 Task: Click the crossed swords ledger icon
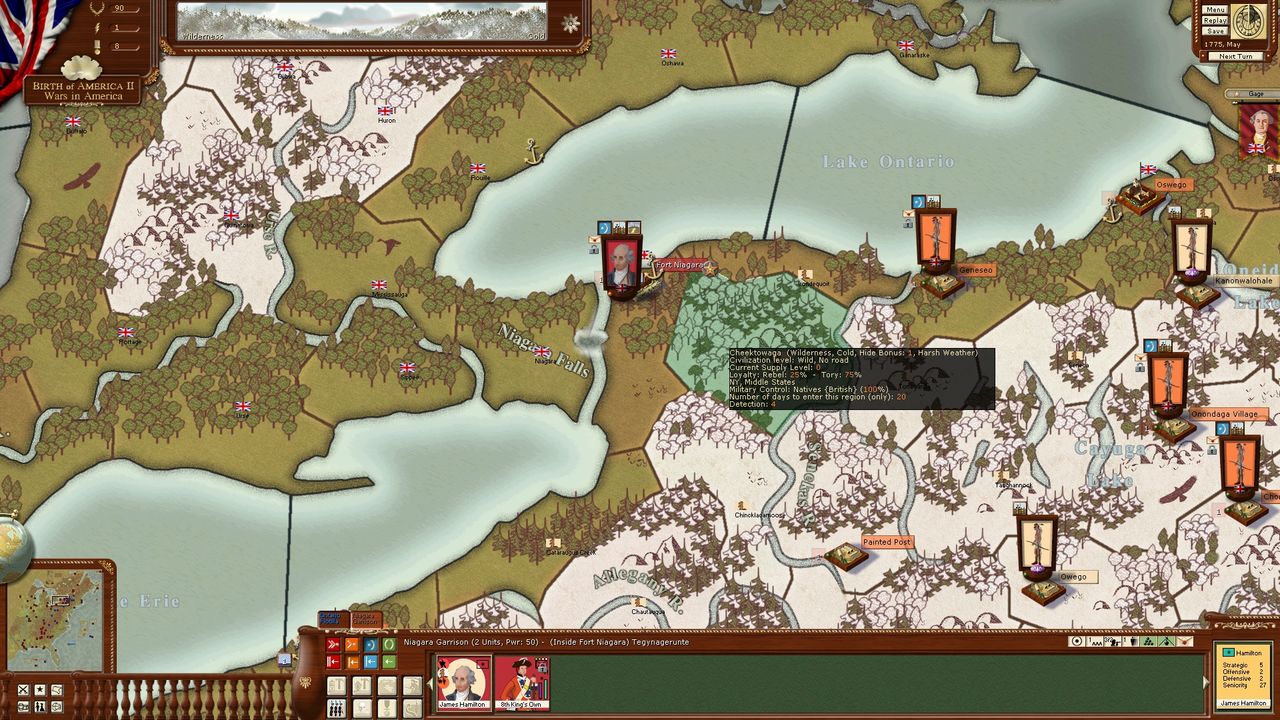pyautogui.click(x=21, y=690)
